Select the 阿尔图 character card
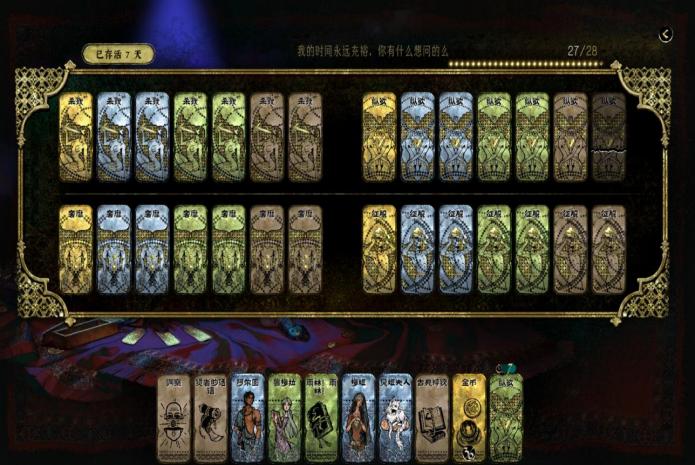This screenshot has width=695, height=465. pos(247,418)
